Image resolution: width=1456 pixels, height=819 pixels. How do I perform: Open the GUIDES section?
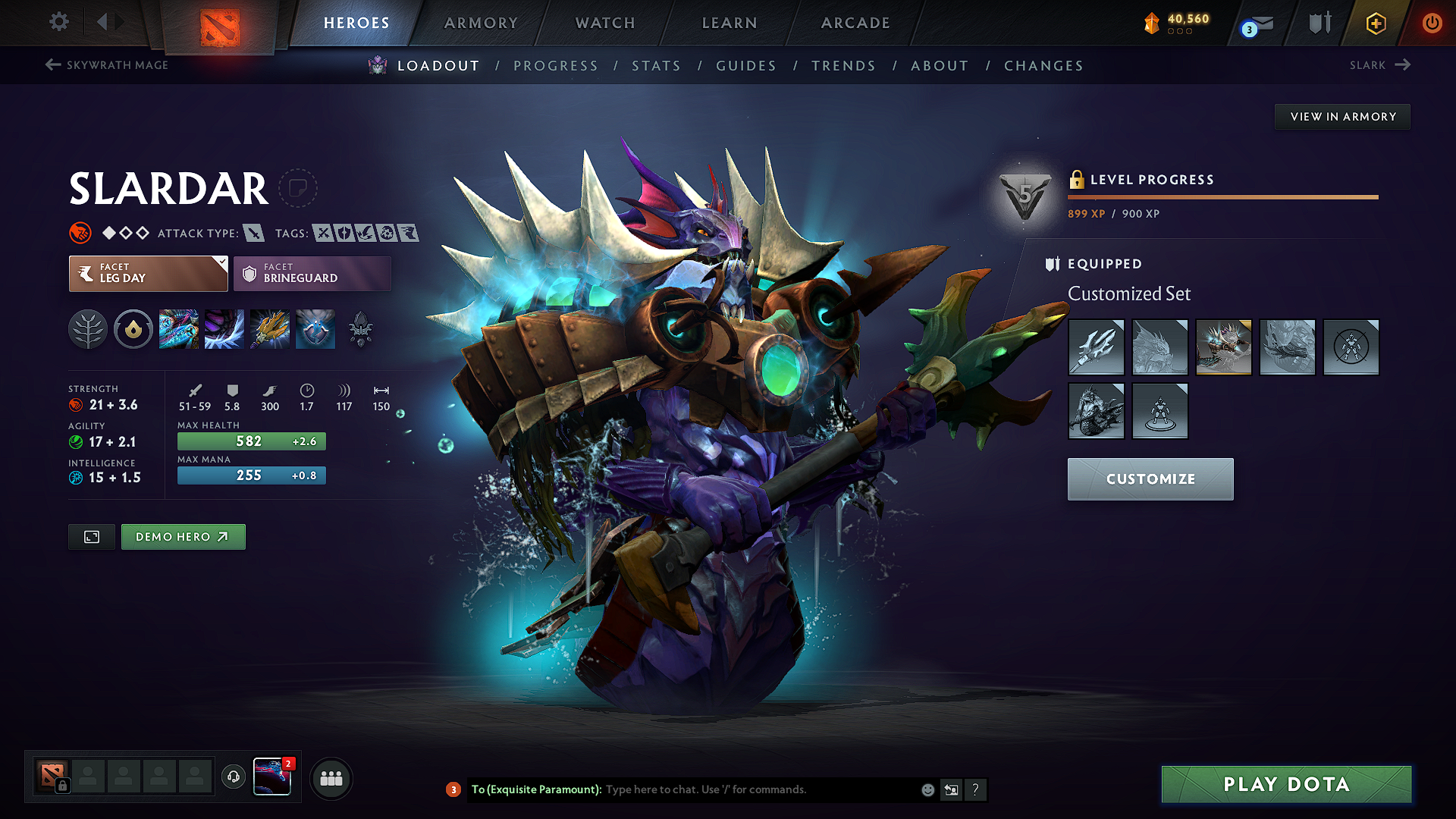(x=745, y=65)
